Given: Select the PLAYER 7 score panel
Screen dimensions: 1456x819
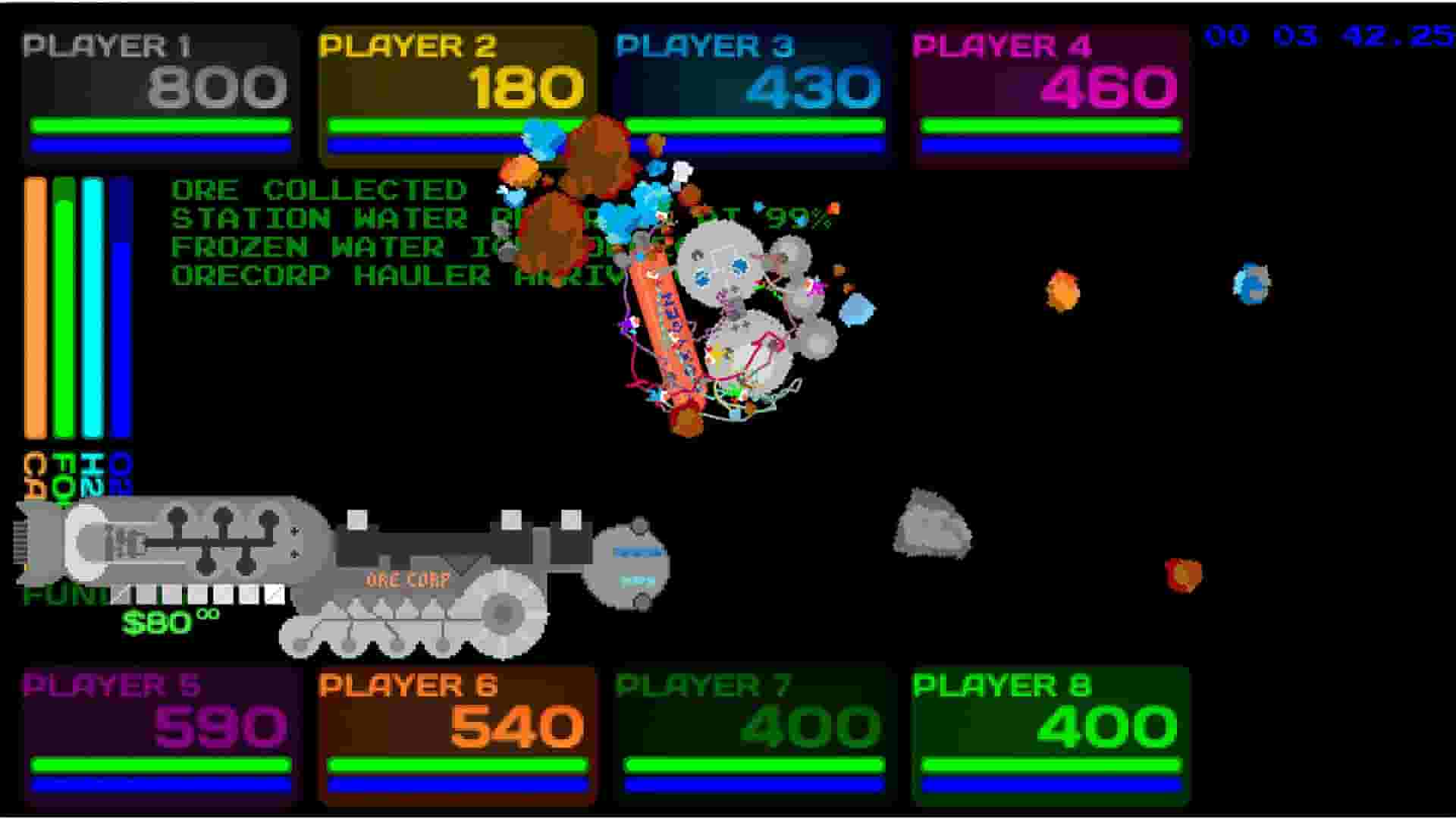Looking at the screenshot, I should click(x=751, y=728).
